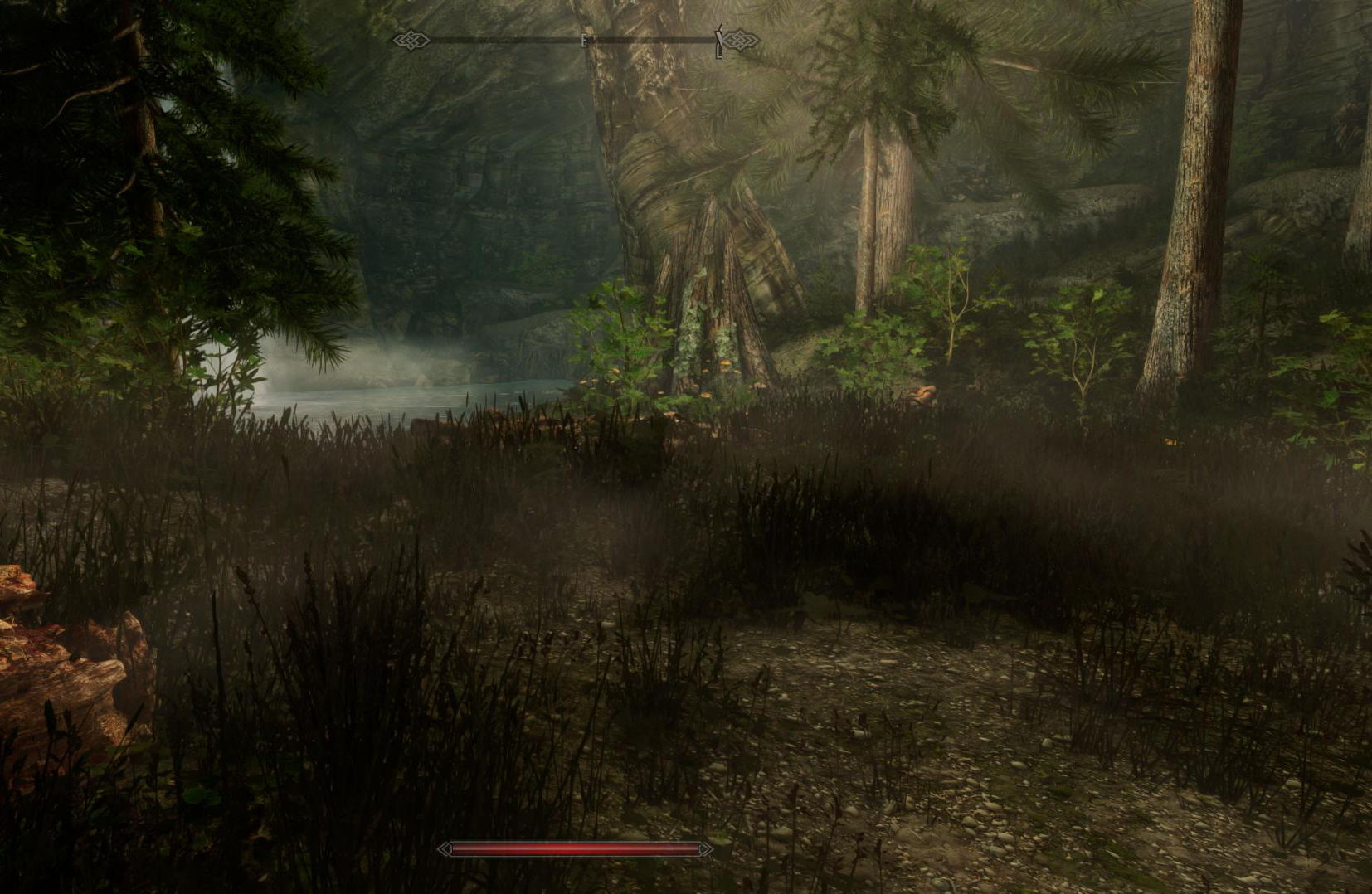Click the left compass end ornament

tap(412, 38)
